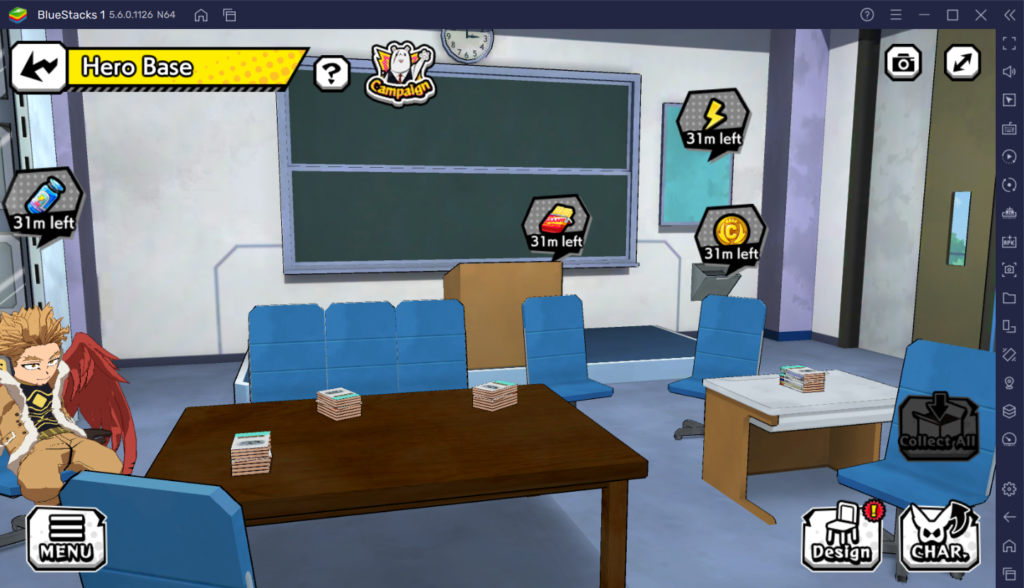Image resolution: width=1024 pixels, height=588 pixels.
Task: Close the BlueStacks window
Action: tap(982, 15)
